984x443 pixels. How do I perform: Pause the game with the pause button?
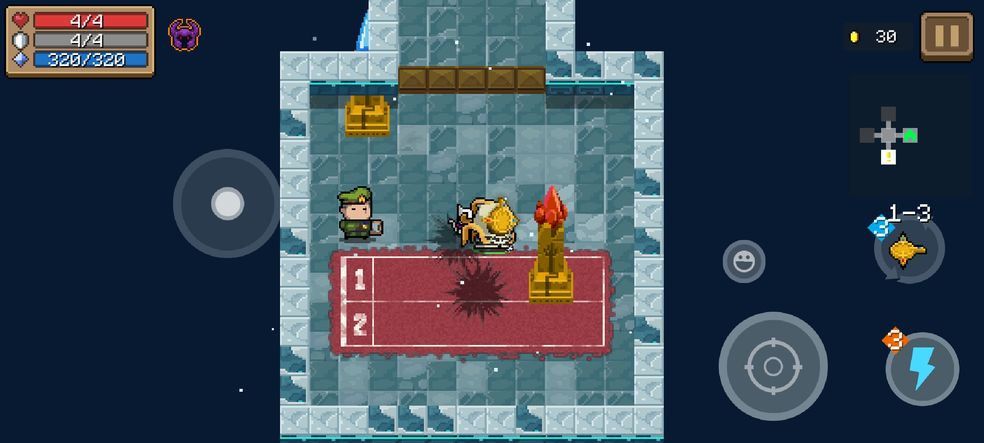click(x=946, y=37)
